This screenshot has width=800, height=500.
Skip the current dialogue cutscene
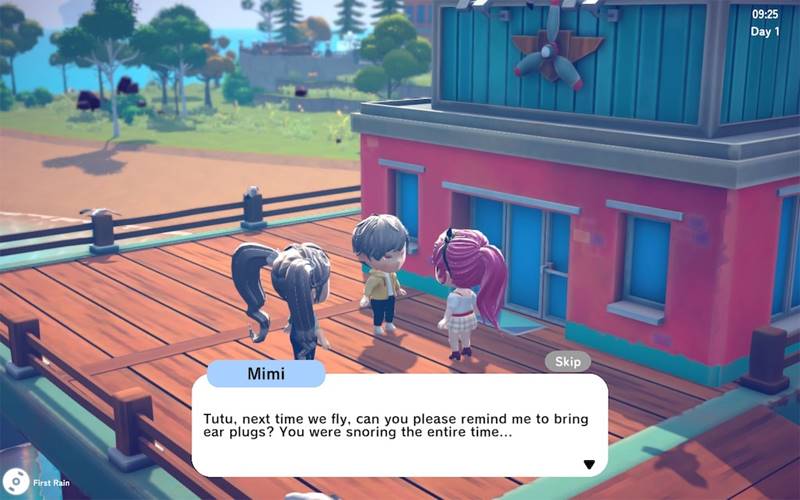click(x=567, y=361)
